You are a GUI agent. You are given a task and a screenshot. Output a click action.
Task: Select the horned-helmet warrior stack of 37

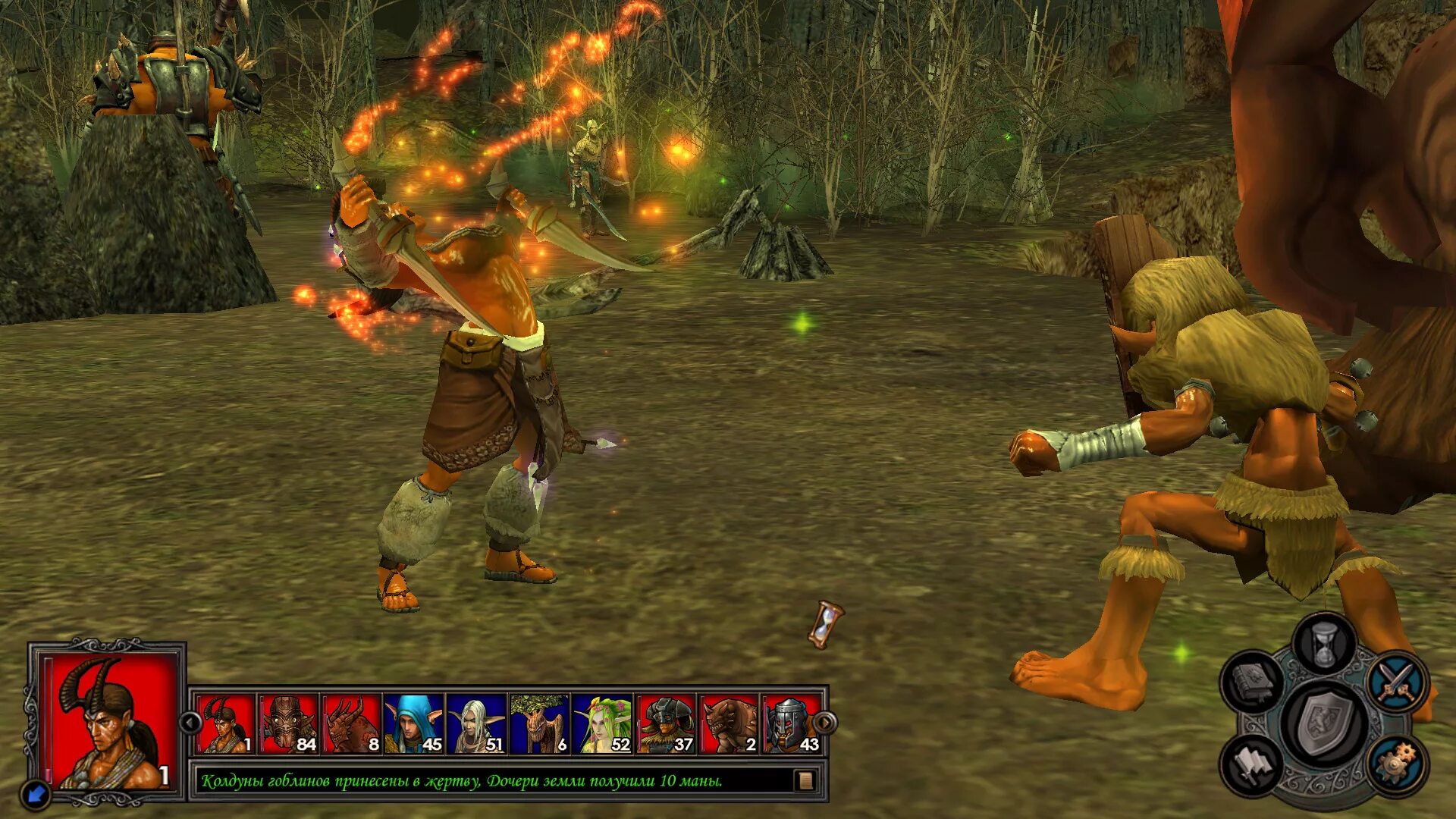(666, 724)
